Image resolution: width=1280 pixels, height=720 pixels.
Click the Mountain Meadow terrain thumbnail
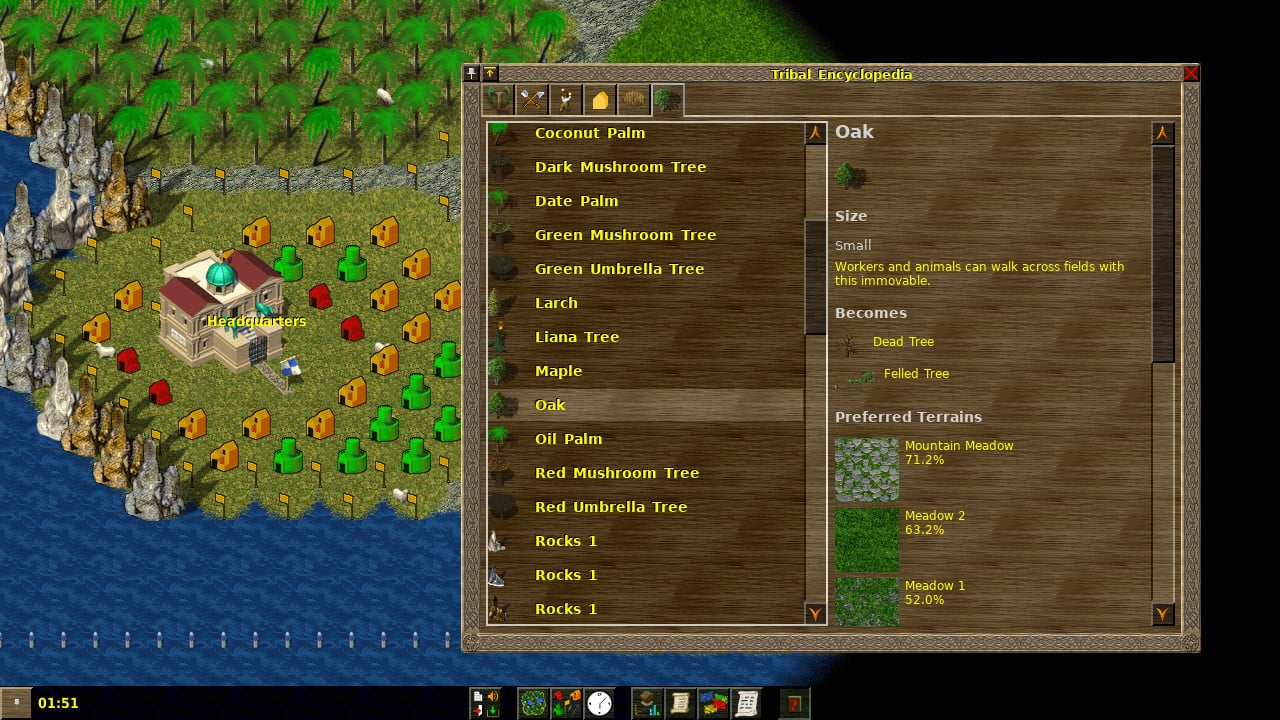866,468
